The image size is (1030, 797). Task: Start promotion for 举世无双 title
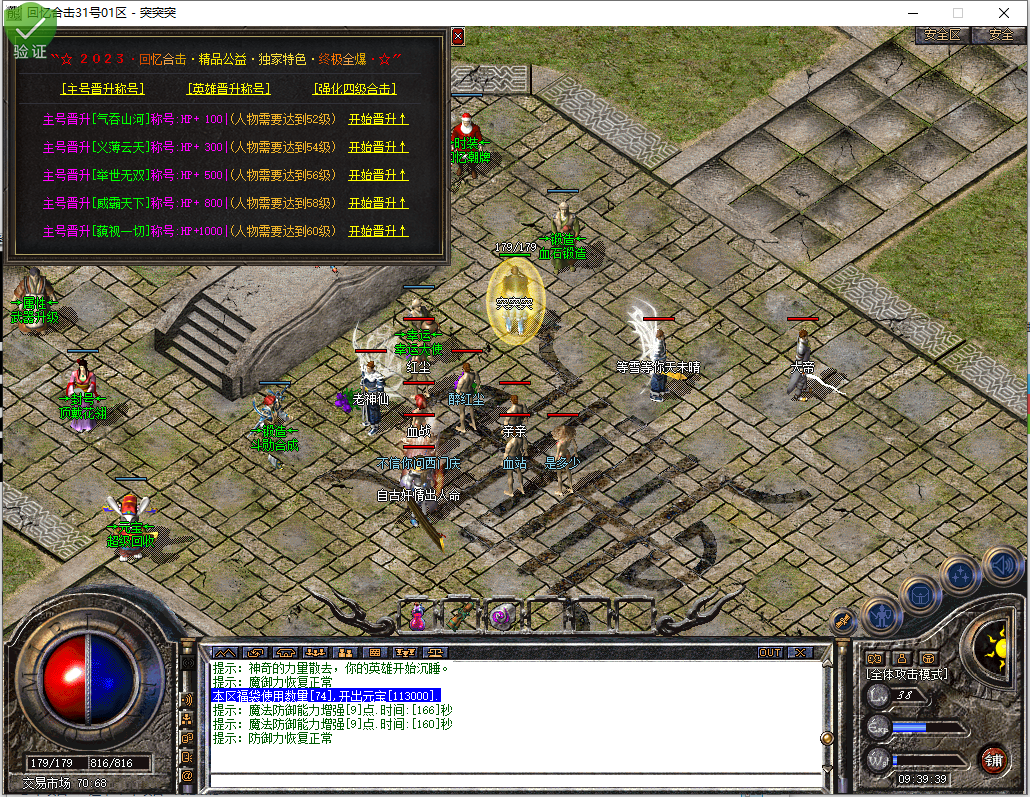378,175
